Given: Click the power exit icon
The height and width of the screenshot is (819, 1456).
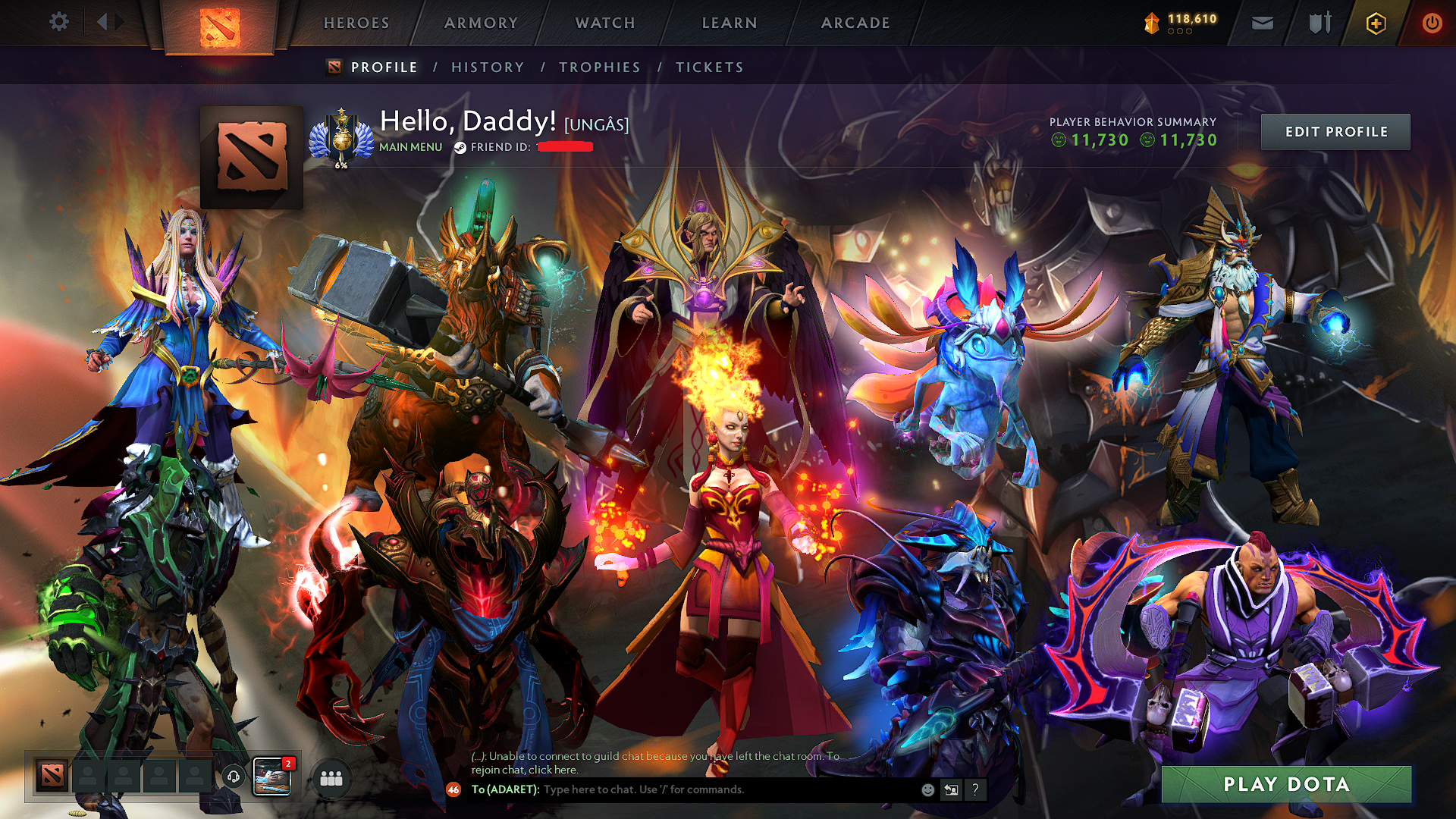Looking at the screenshot, I should pos(1432,23).
